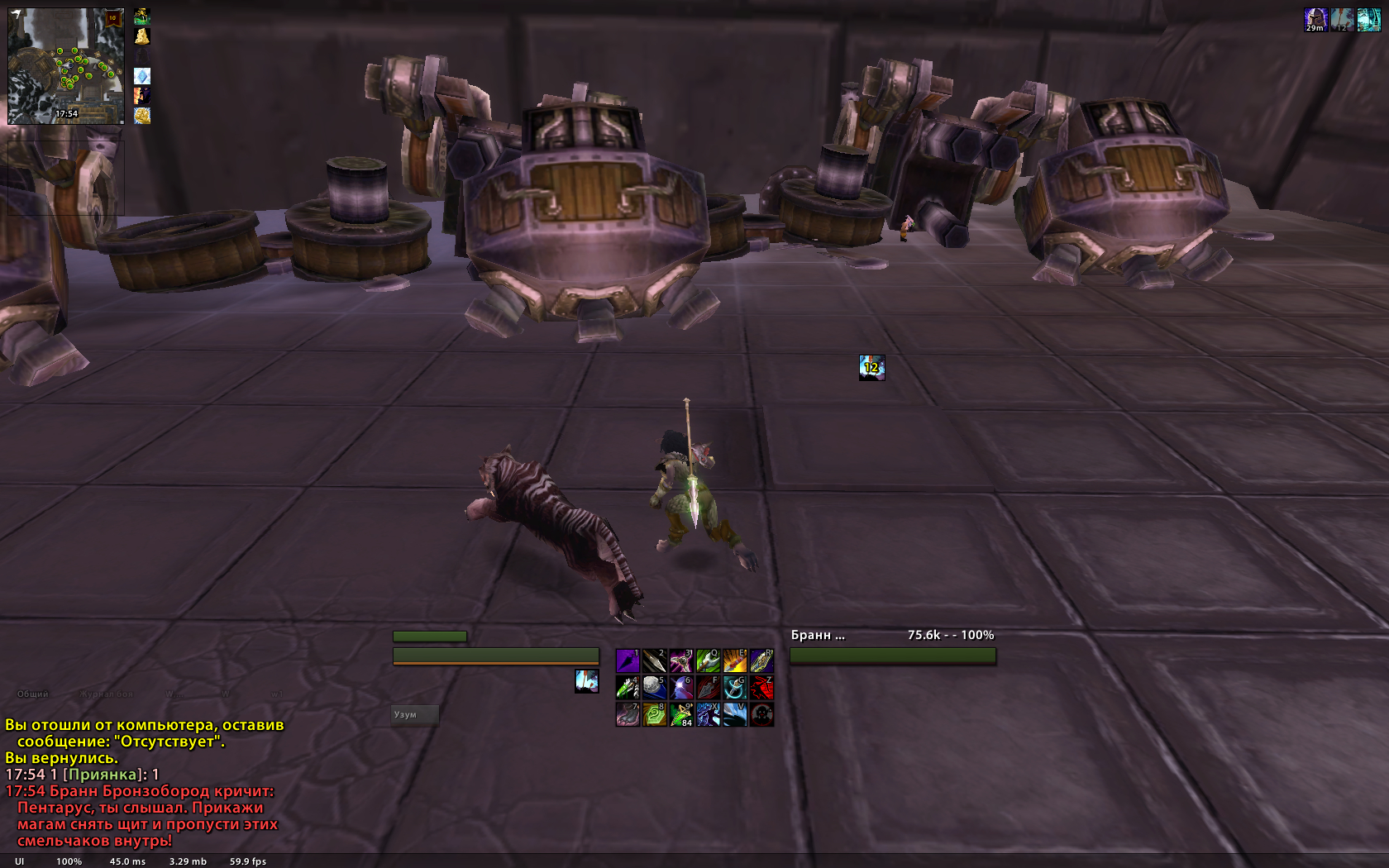Click the Узум pet frame button

414,715
